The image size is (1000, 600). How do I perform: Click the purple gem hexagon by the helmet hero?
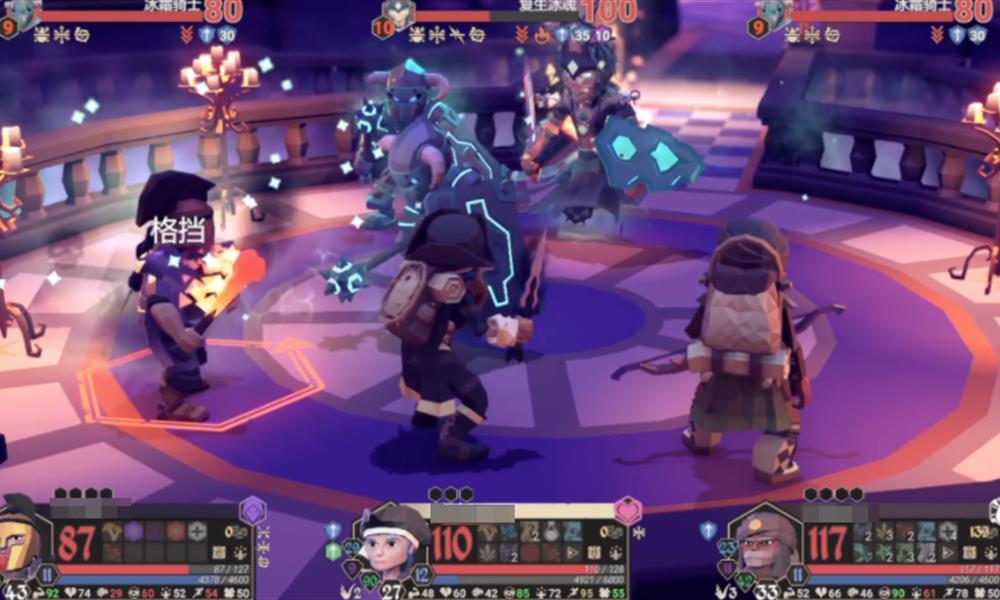point(253,511)
